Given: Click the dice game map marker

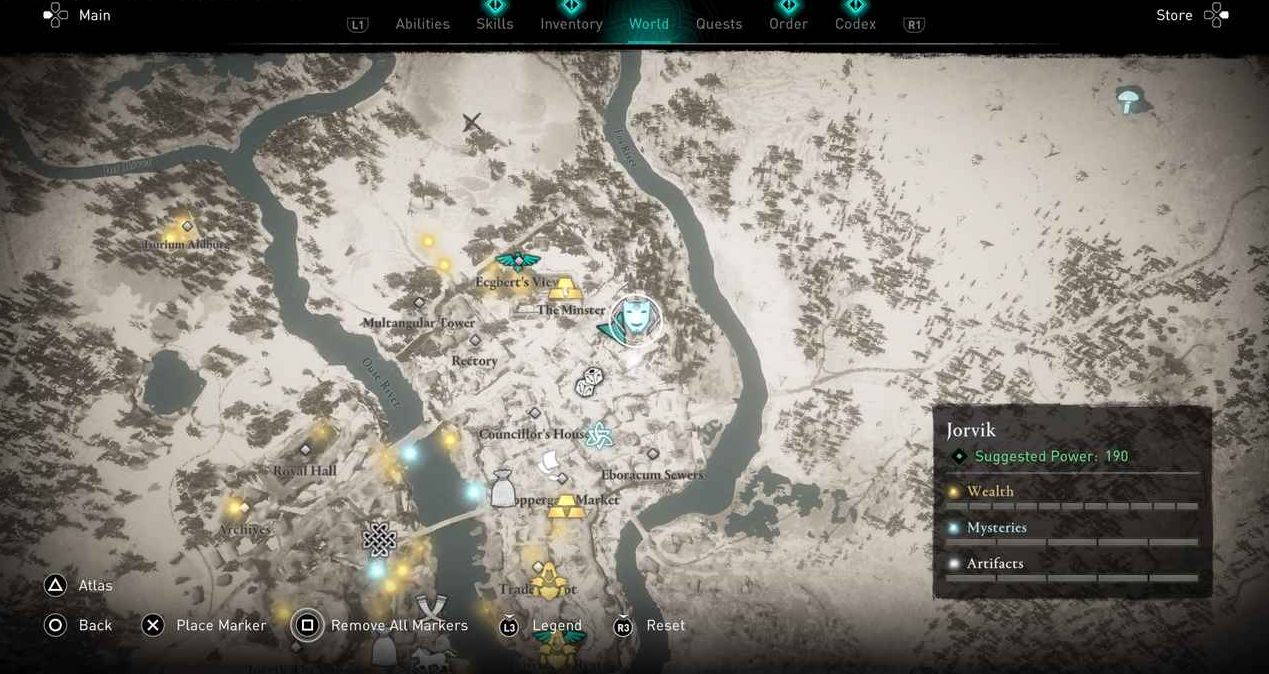Looking at the screenshot, I should coord(589,381).
